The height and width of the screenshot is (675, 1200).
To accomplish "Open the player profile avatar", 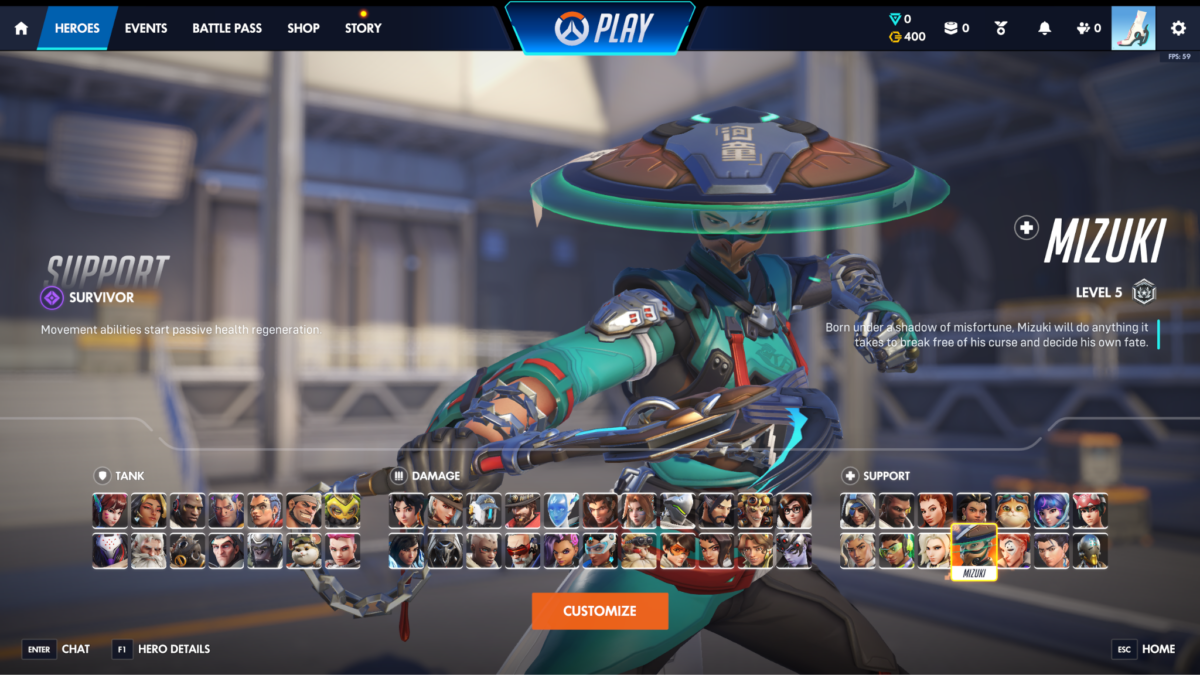I will (x=1133, y=28).
